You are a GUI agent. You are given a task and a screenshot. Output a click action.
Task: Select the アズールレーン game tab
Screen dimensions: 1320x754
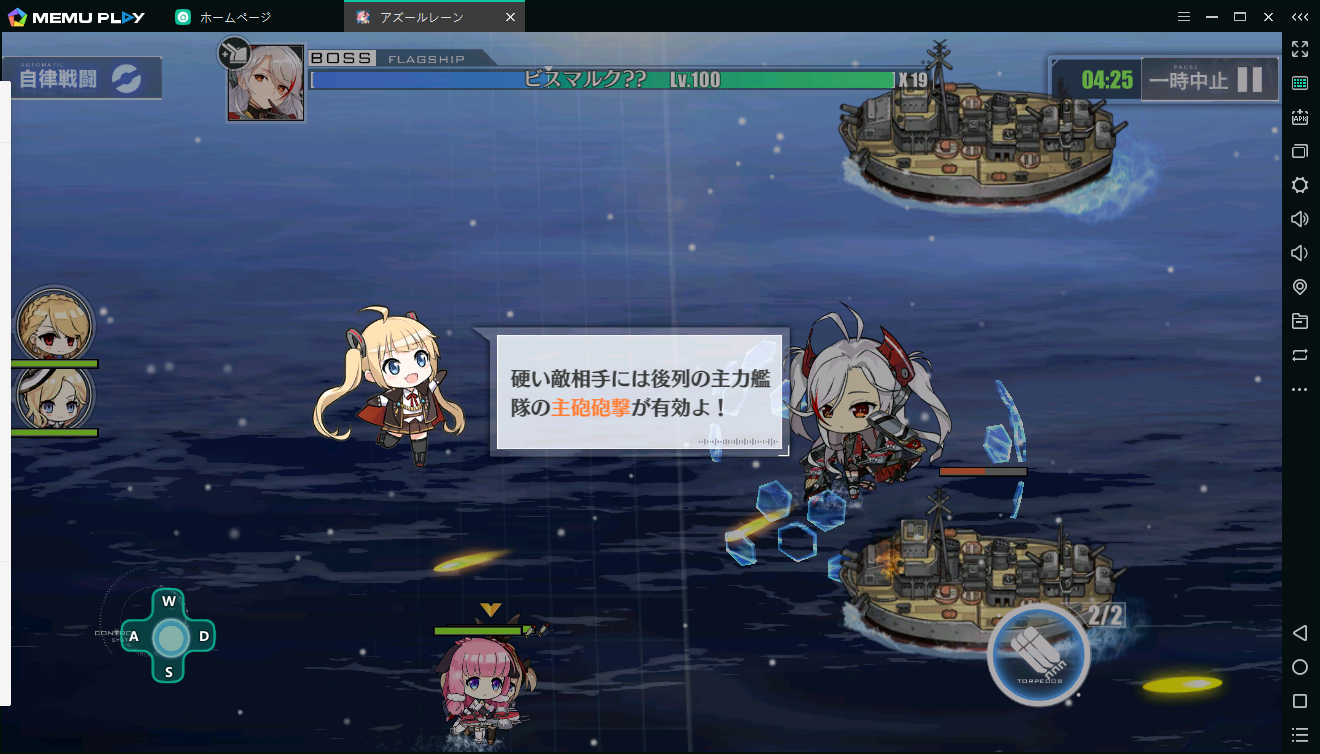tap(420, 16)
